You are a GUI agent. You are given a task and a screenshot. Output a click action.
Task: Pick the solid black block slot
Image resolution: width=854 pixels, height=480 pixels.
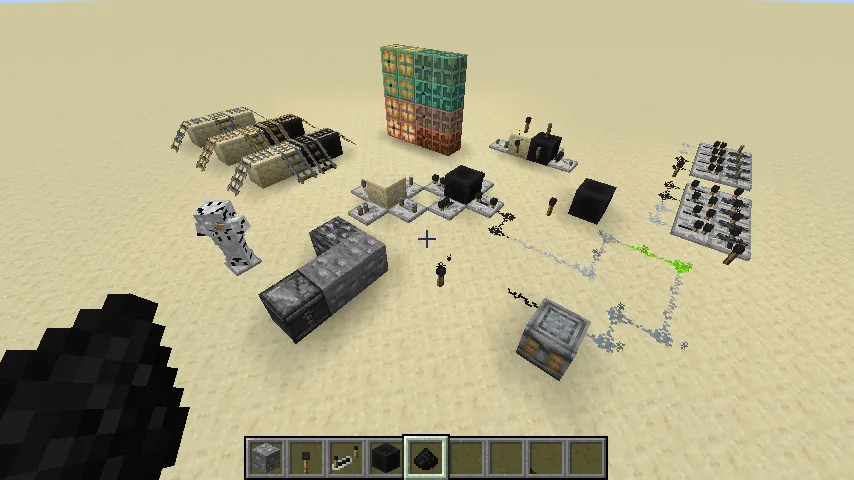click(386, 459)
